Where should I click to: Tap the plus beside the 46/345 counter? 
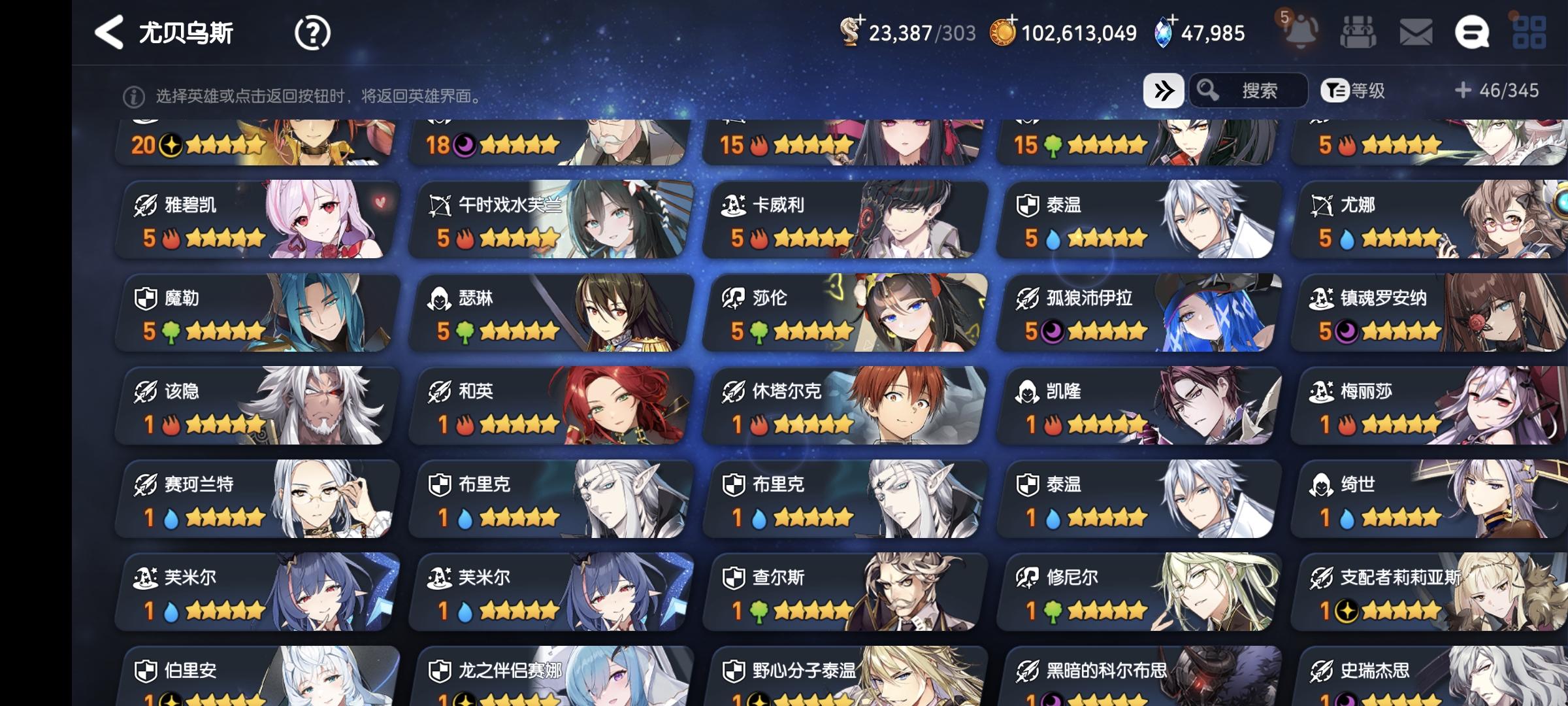1463,92
